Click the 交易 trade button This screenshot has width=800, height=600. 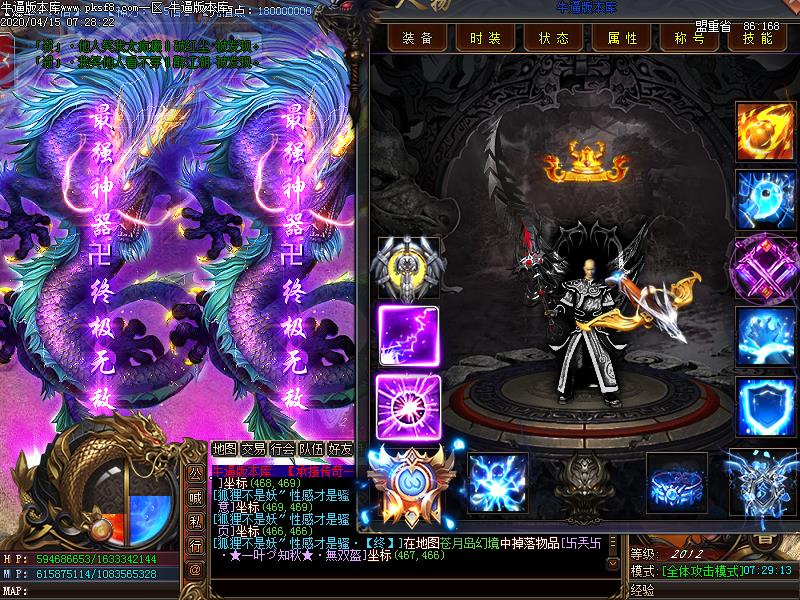(x=254, y=449)
